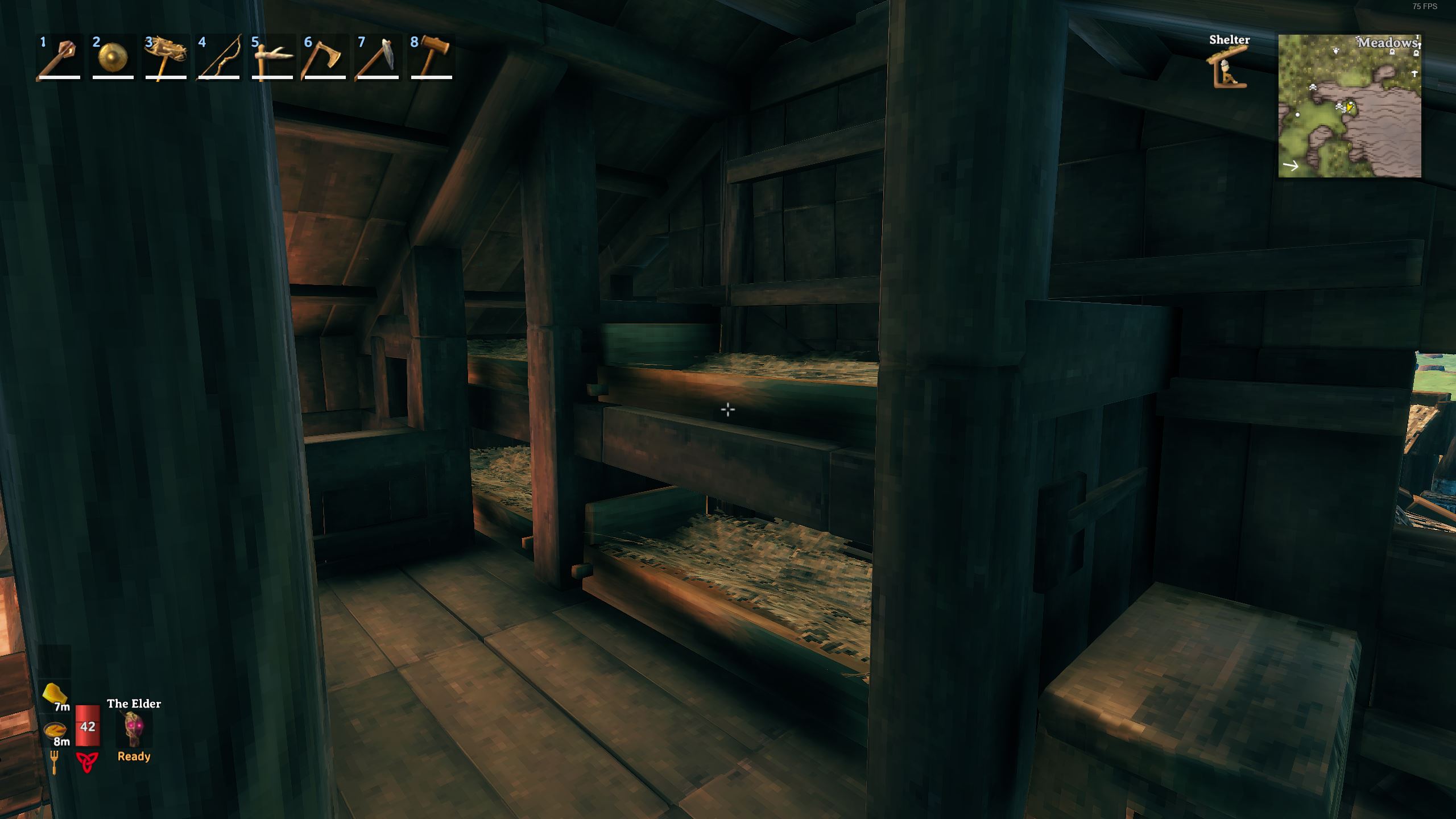Open the Meadows minimap

(x=1349, y=106)
